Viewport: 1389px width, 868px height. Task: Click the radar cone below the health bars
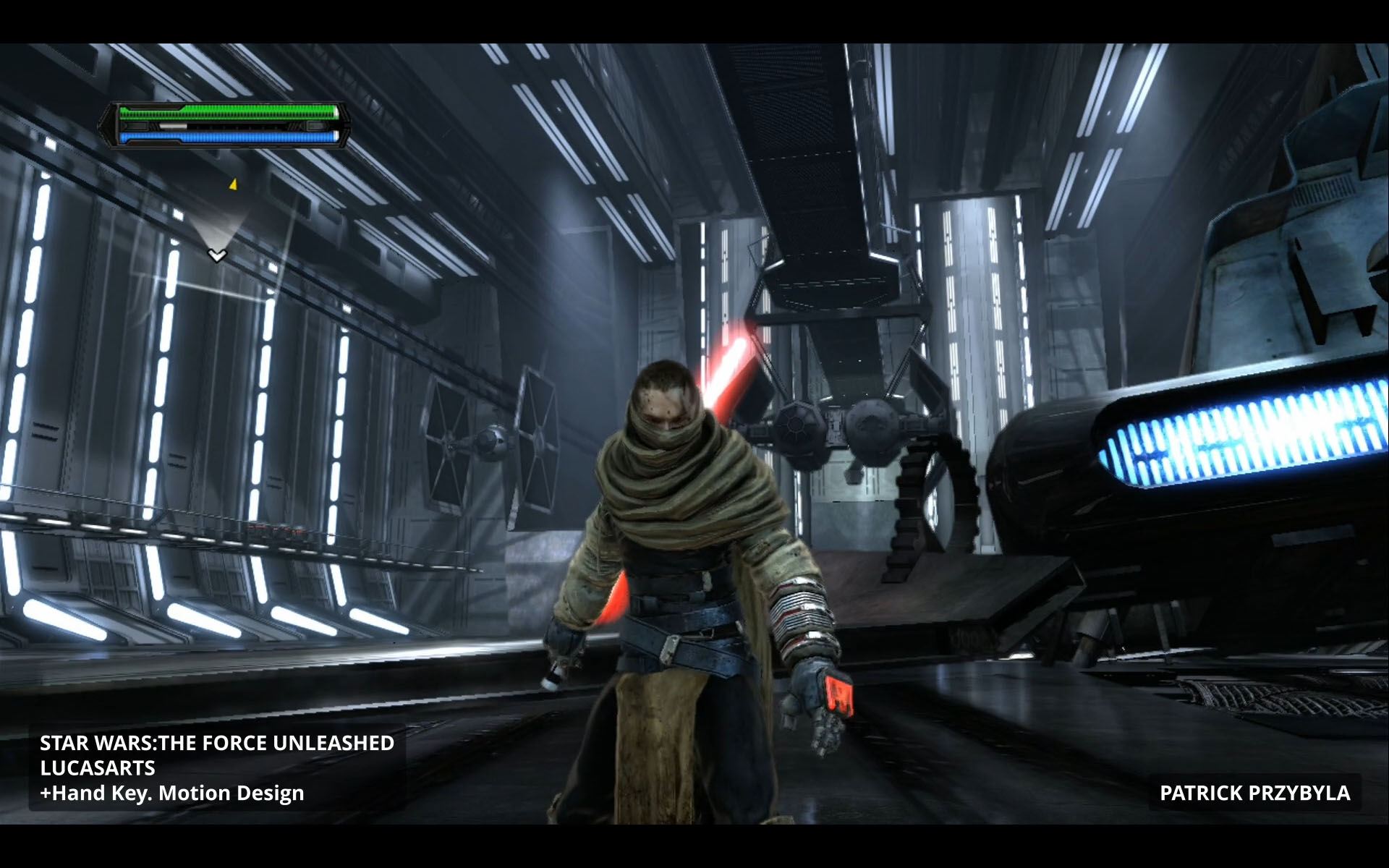[218, 233]
